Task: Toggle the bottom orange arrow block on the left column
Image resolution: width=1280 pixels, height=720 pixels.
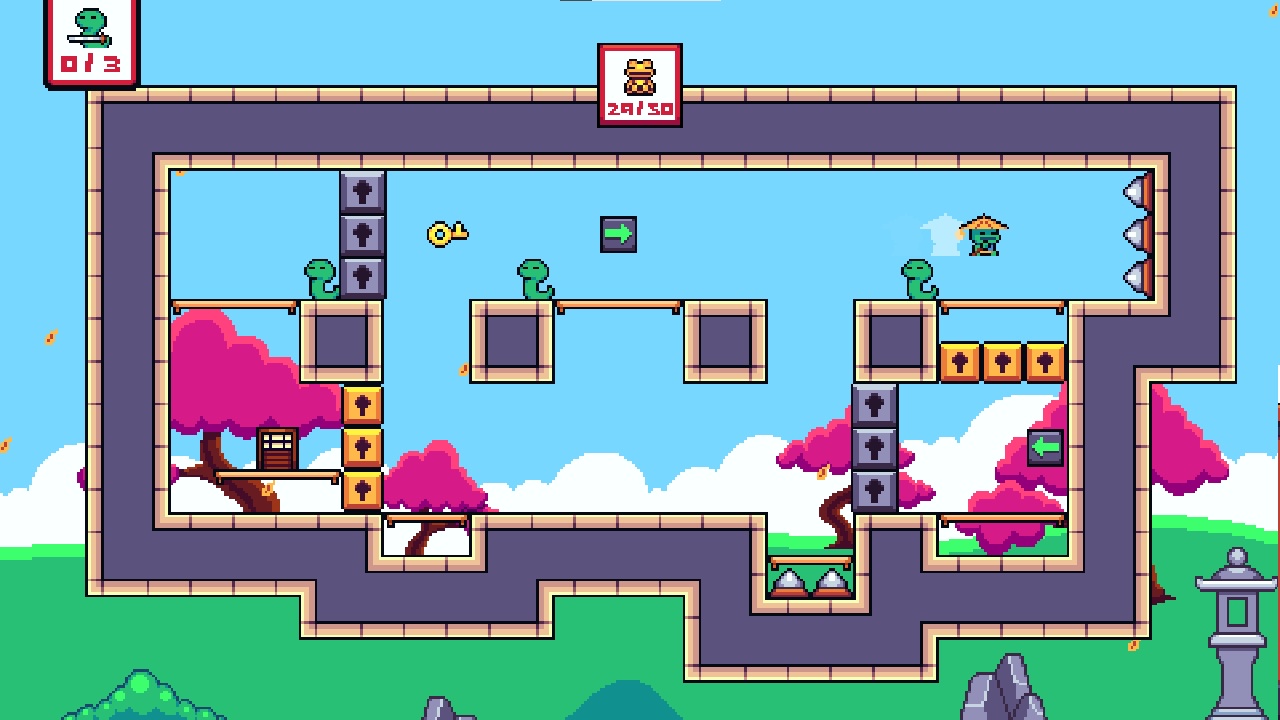Action: (x=362, y=489)
